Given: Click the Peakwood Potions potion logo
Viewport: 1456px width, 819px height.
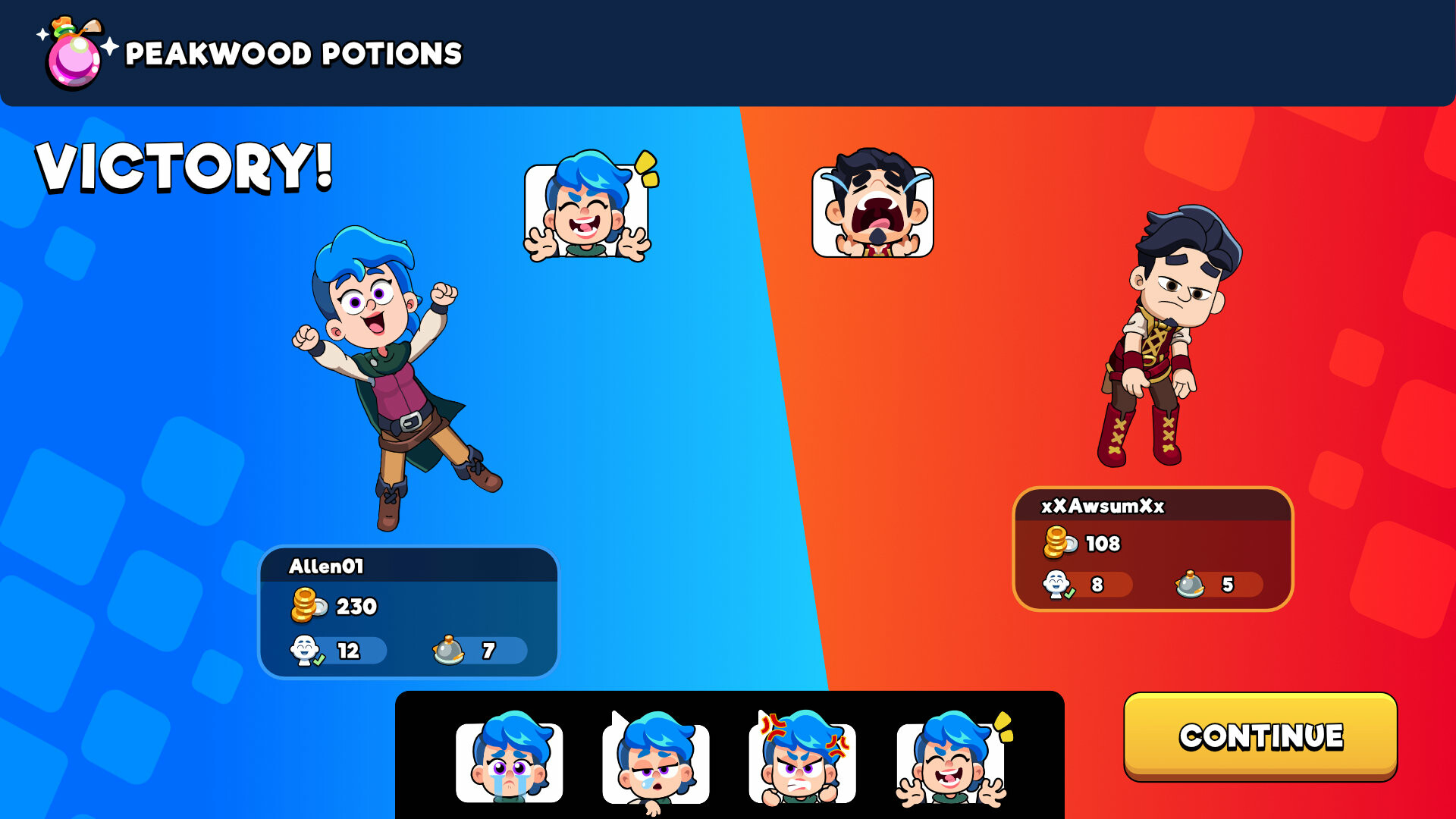Looking at the screenshot, I should pyautogui.click(x=74, y=52).
